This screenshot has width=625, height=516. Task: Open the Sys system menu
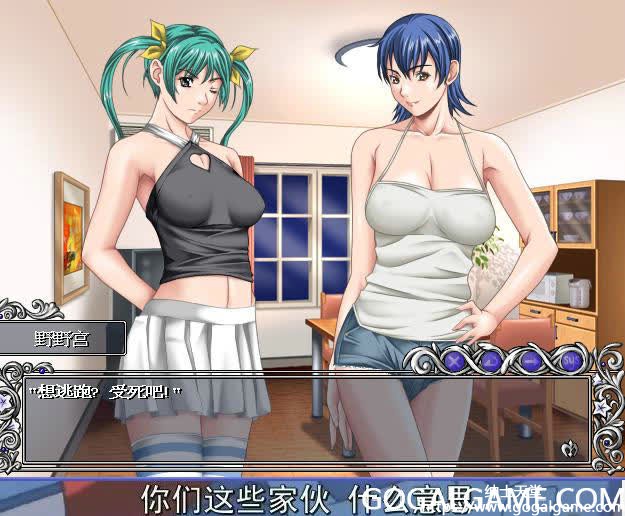click(x=568, y=358)
